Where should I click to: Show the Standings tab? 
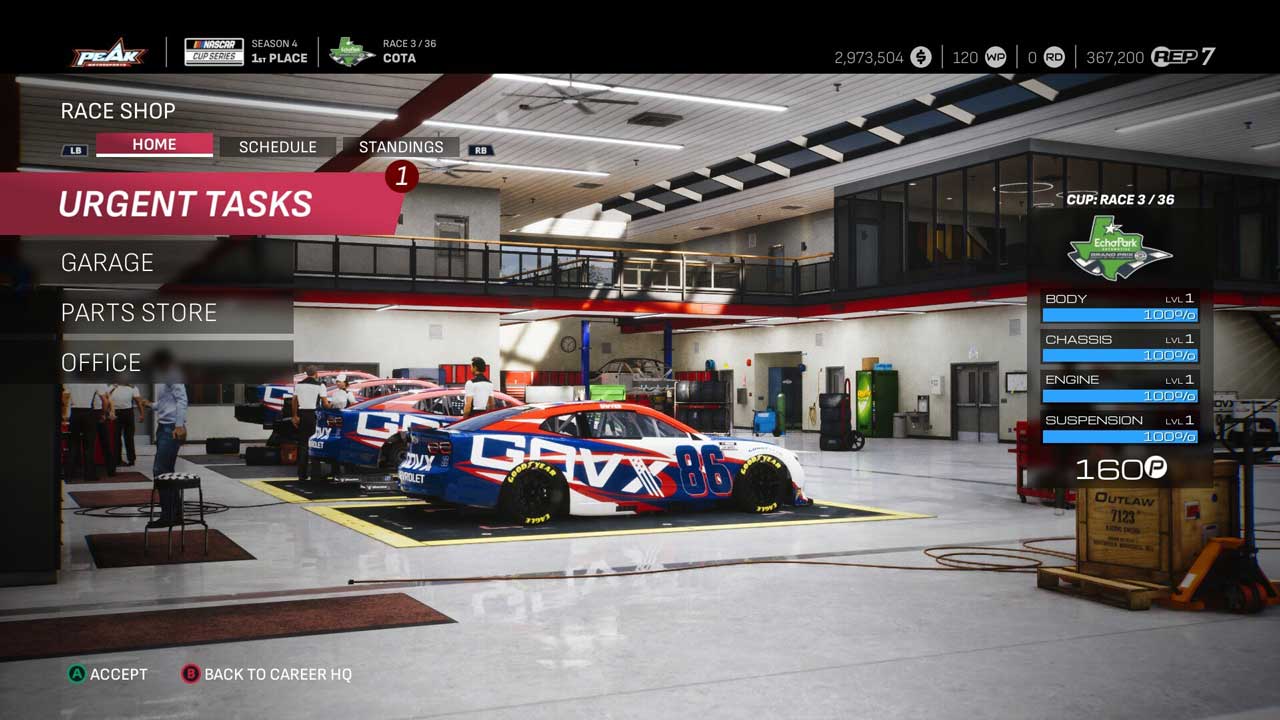pos(401,147)
